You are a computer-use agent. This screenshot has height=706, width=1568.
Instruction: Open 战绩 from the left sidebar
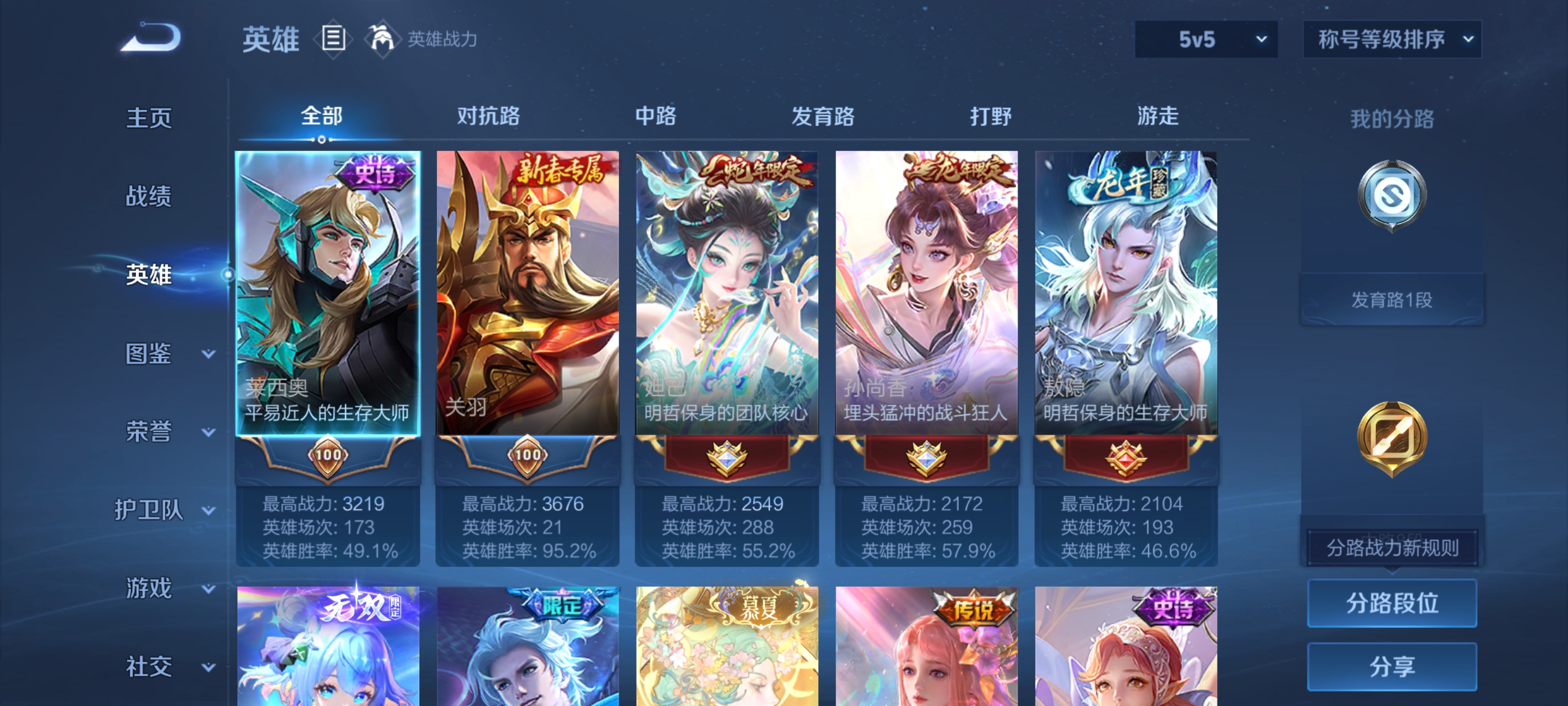tap(148, 197)
